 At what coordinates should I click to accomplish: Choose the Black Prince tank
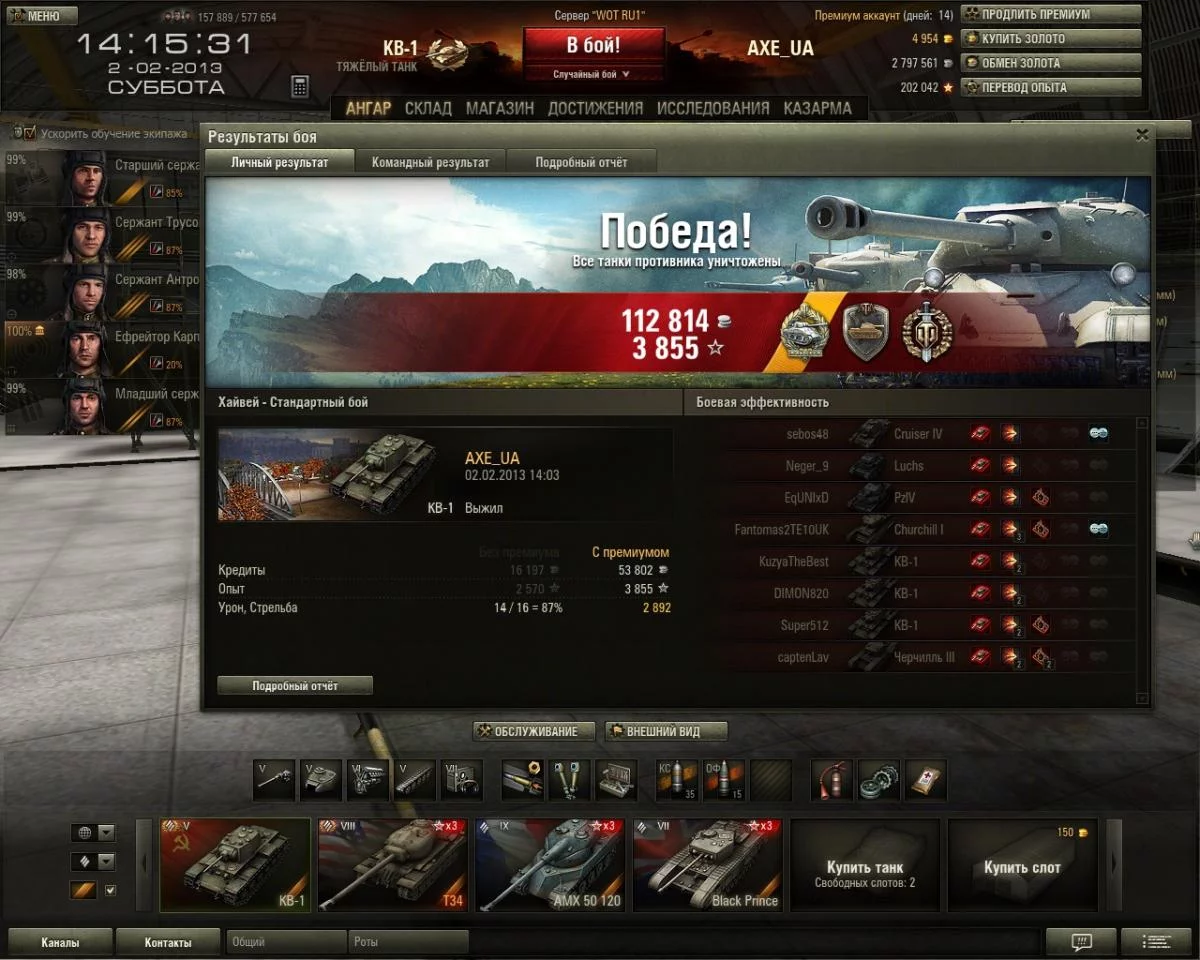click(x=706, y=865)
